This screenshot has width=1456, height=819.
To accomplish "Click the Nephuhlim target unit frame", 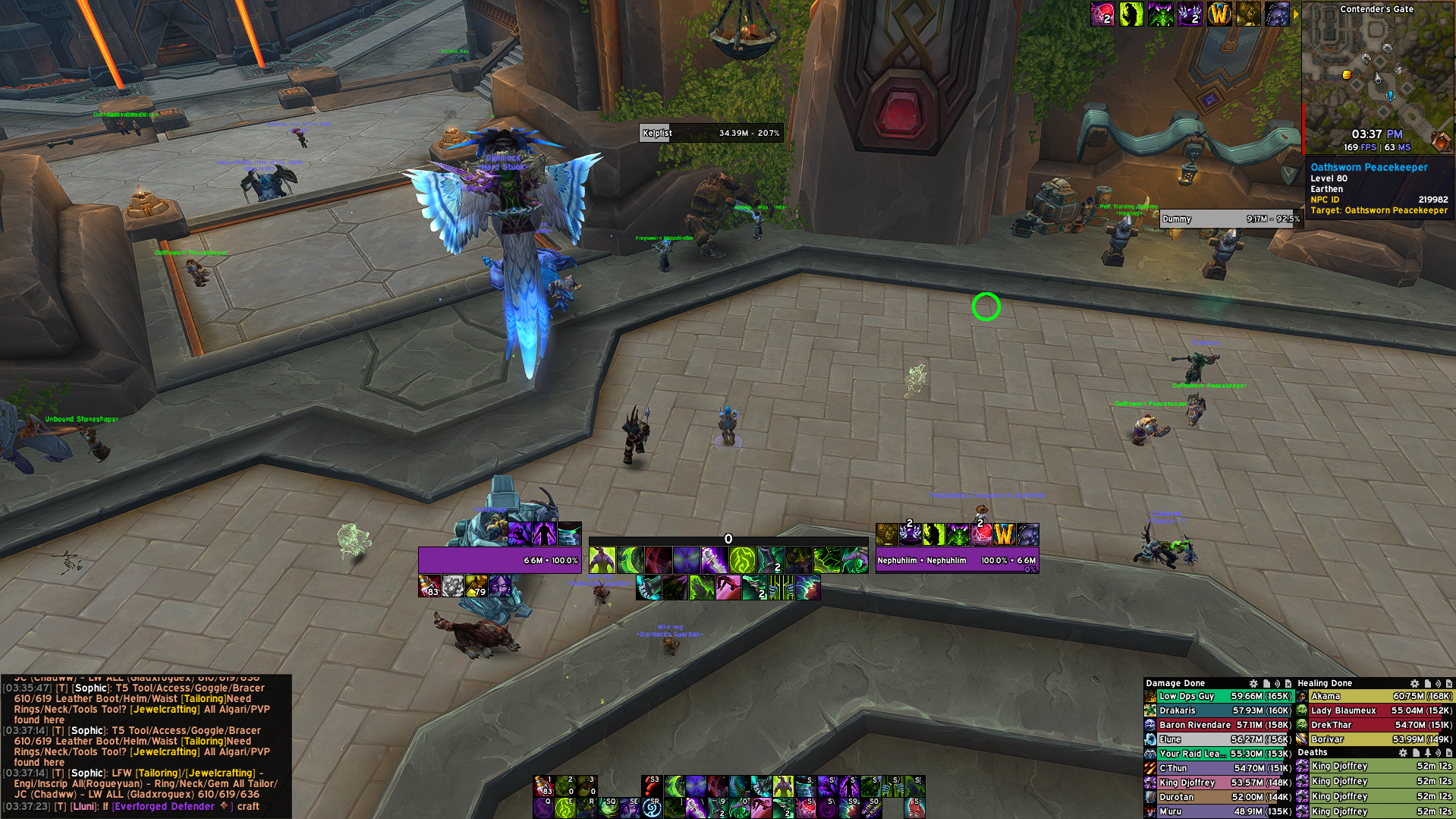I will pos(956,561).
